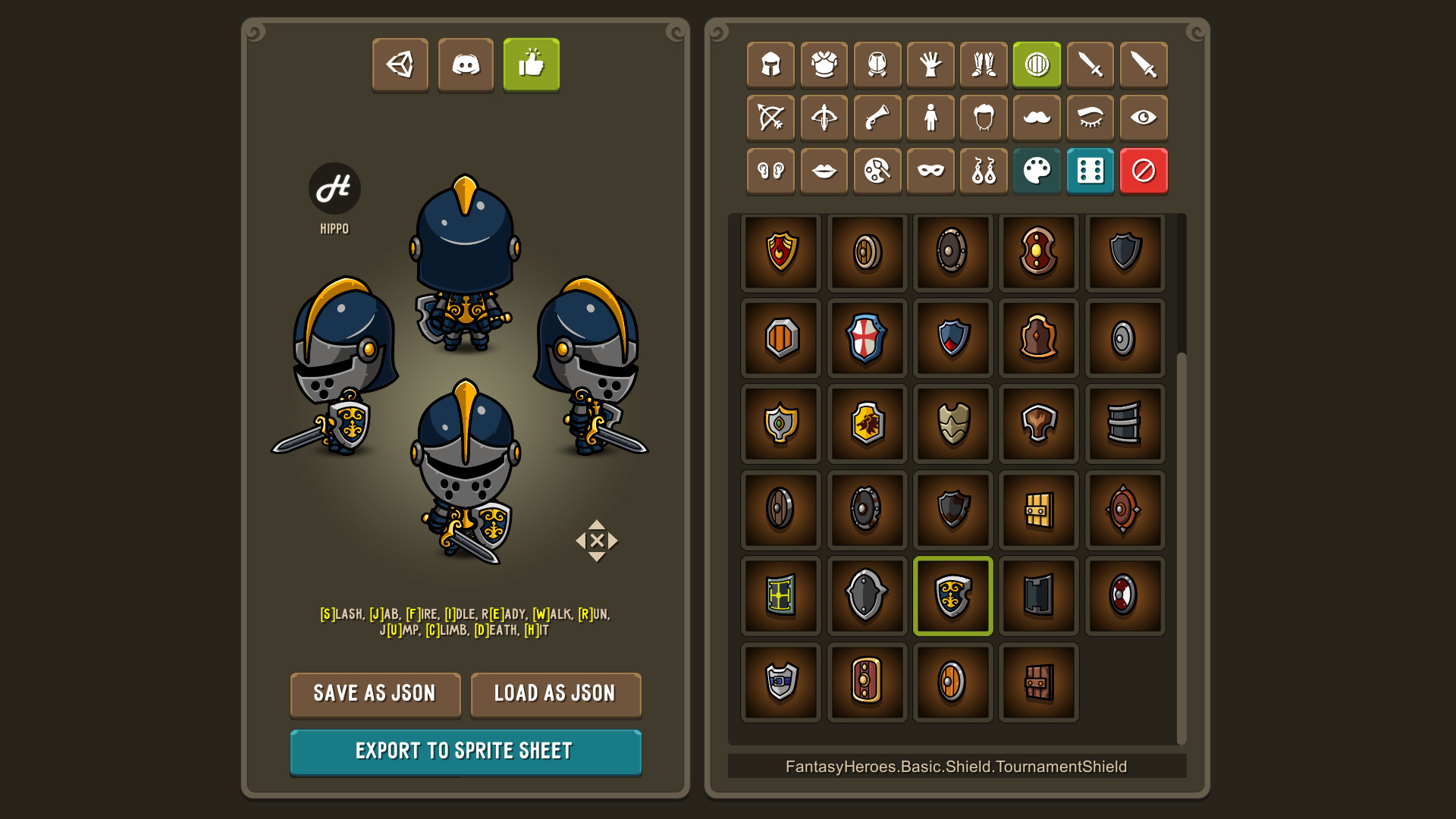Select the helmet category icon
This screenshot has height=819, width=1456.
(x=770, y=65)
